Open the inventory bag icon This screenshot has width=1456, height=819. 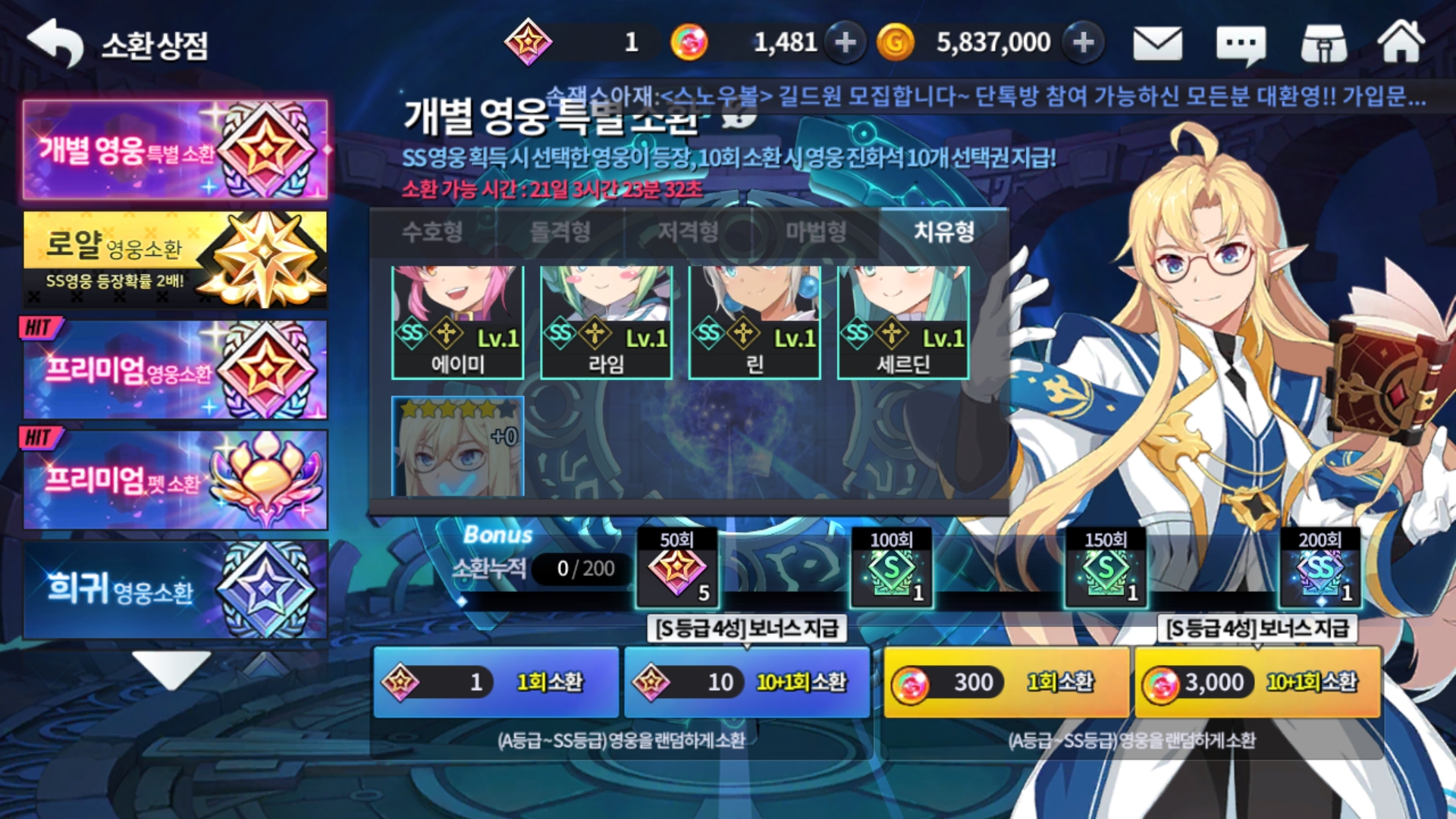point(1323,42)
